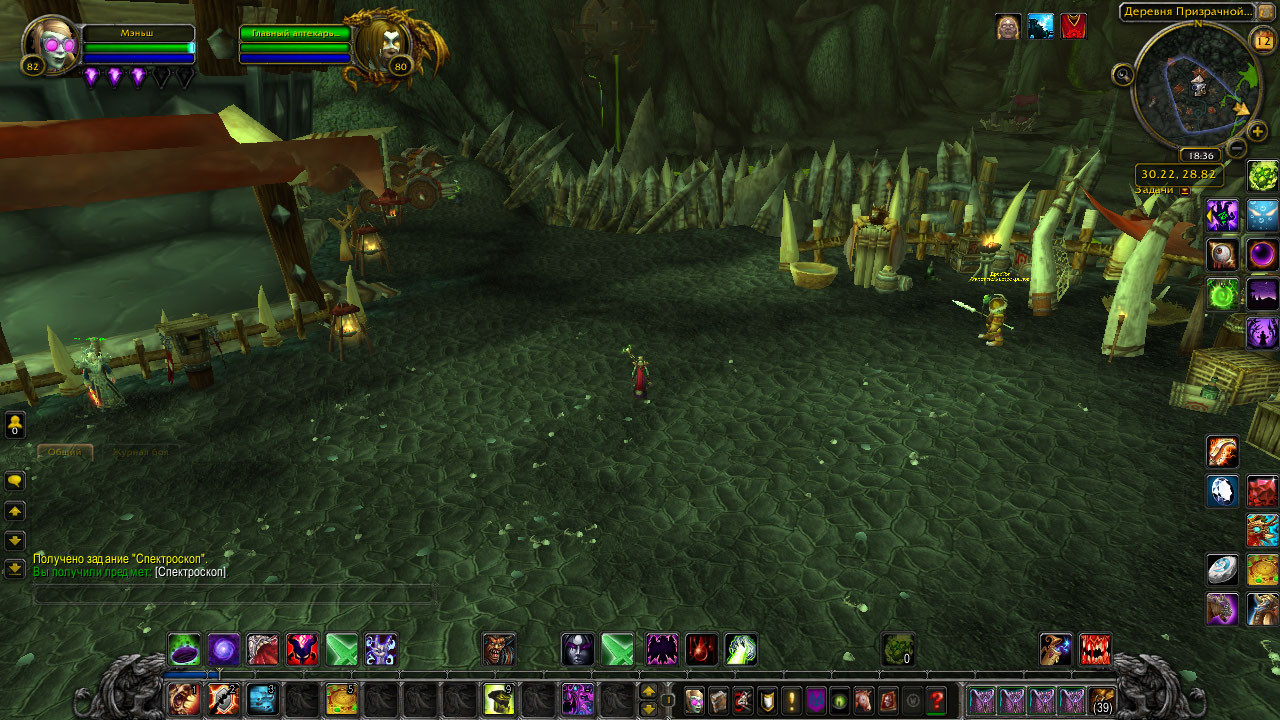
Task: Activate the purple swirling orb ability
Action: 223,650
